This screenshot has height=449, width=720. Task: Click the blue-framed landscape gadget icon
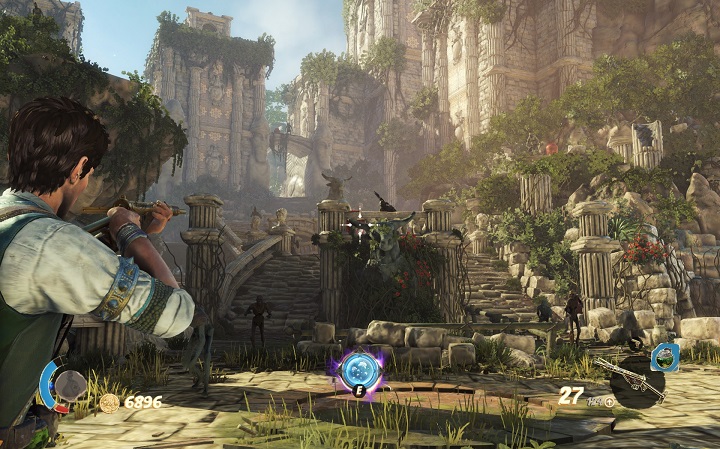pos(664,357)
